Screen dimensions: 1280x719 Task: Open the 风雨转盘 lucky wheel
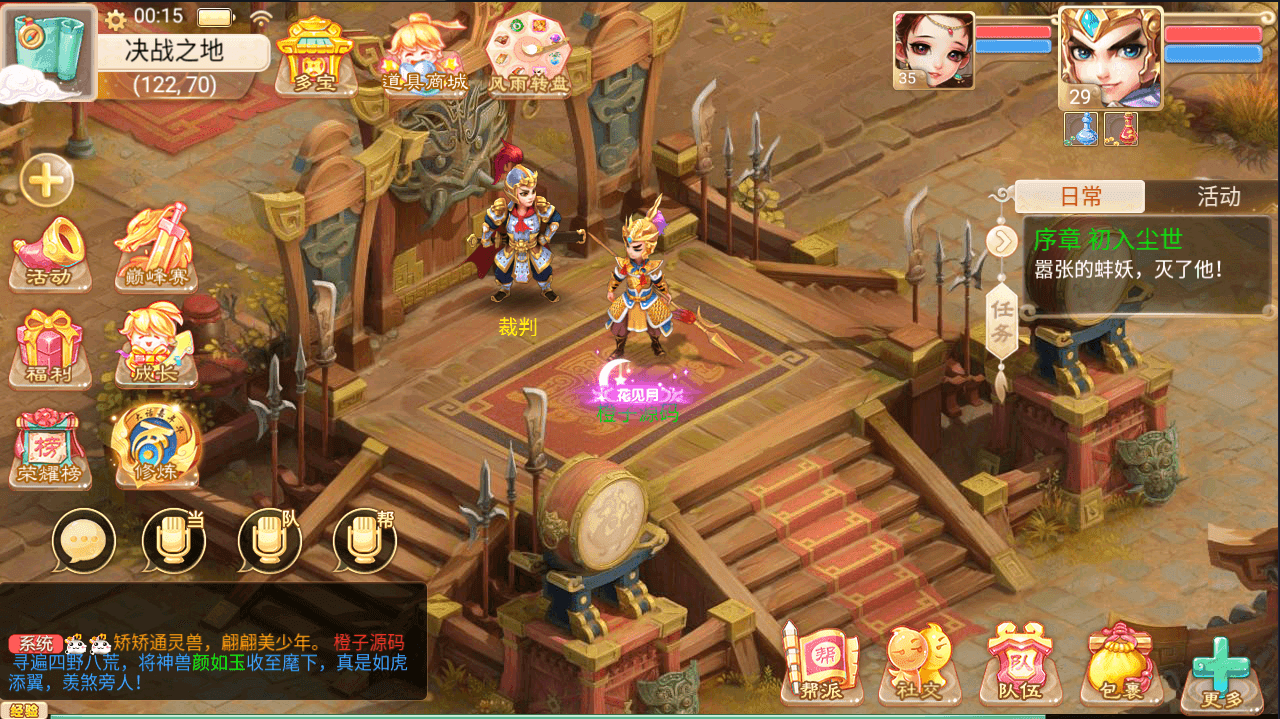pos(528,56)
